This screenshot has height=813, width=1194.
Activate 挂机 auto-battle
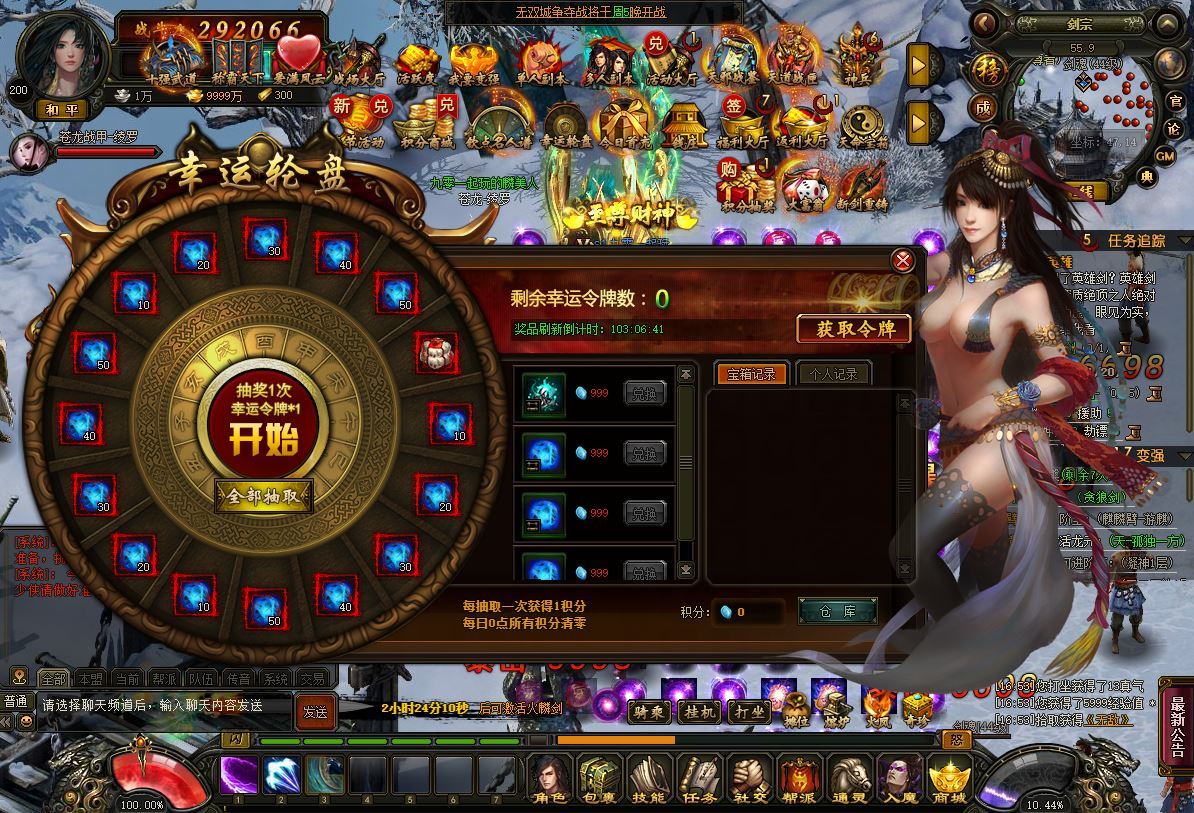point(698,712)
